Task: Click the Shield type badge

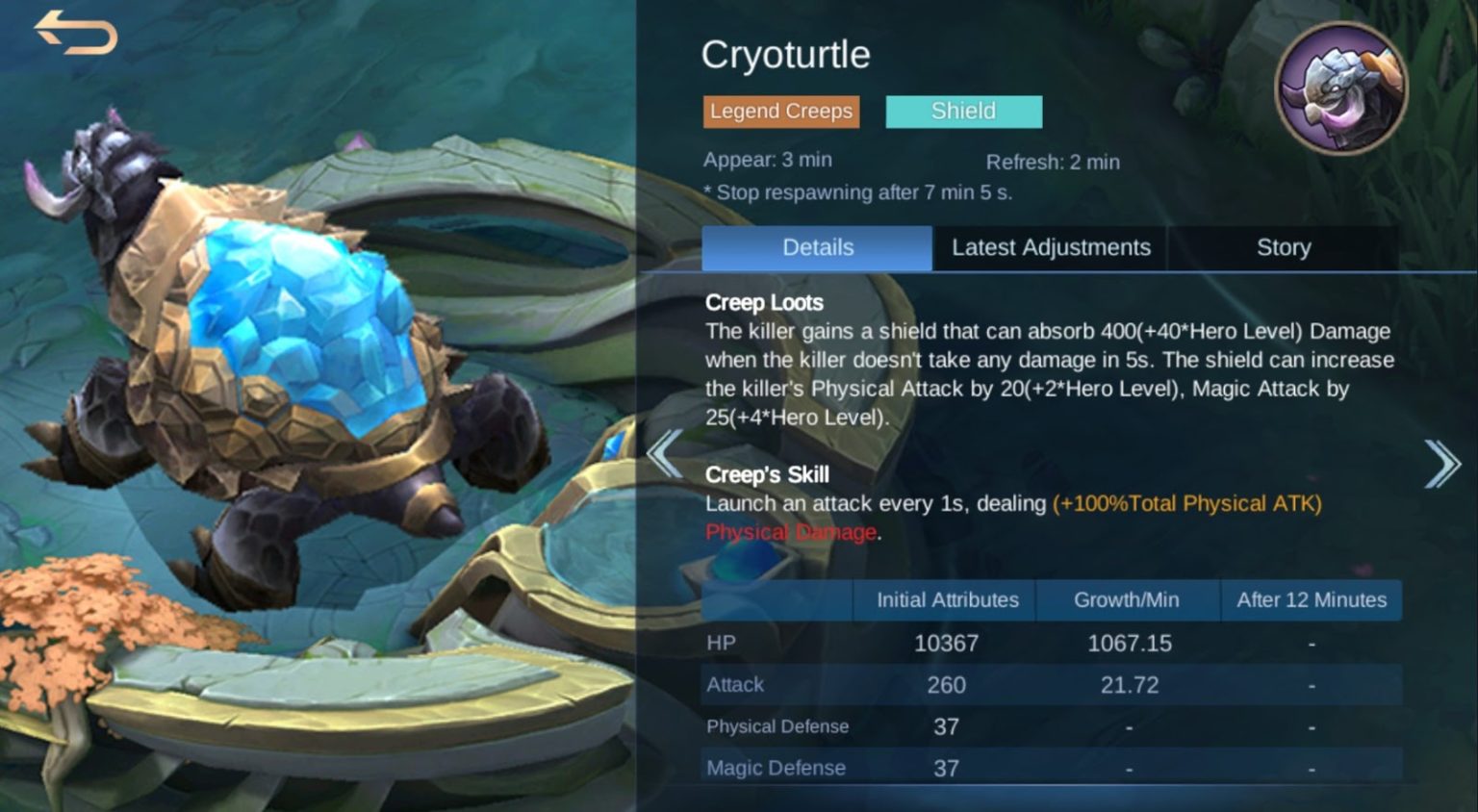Action: click(x=962, y=112)
